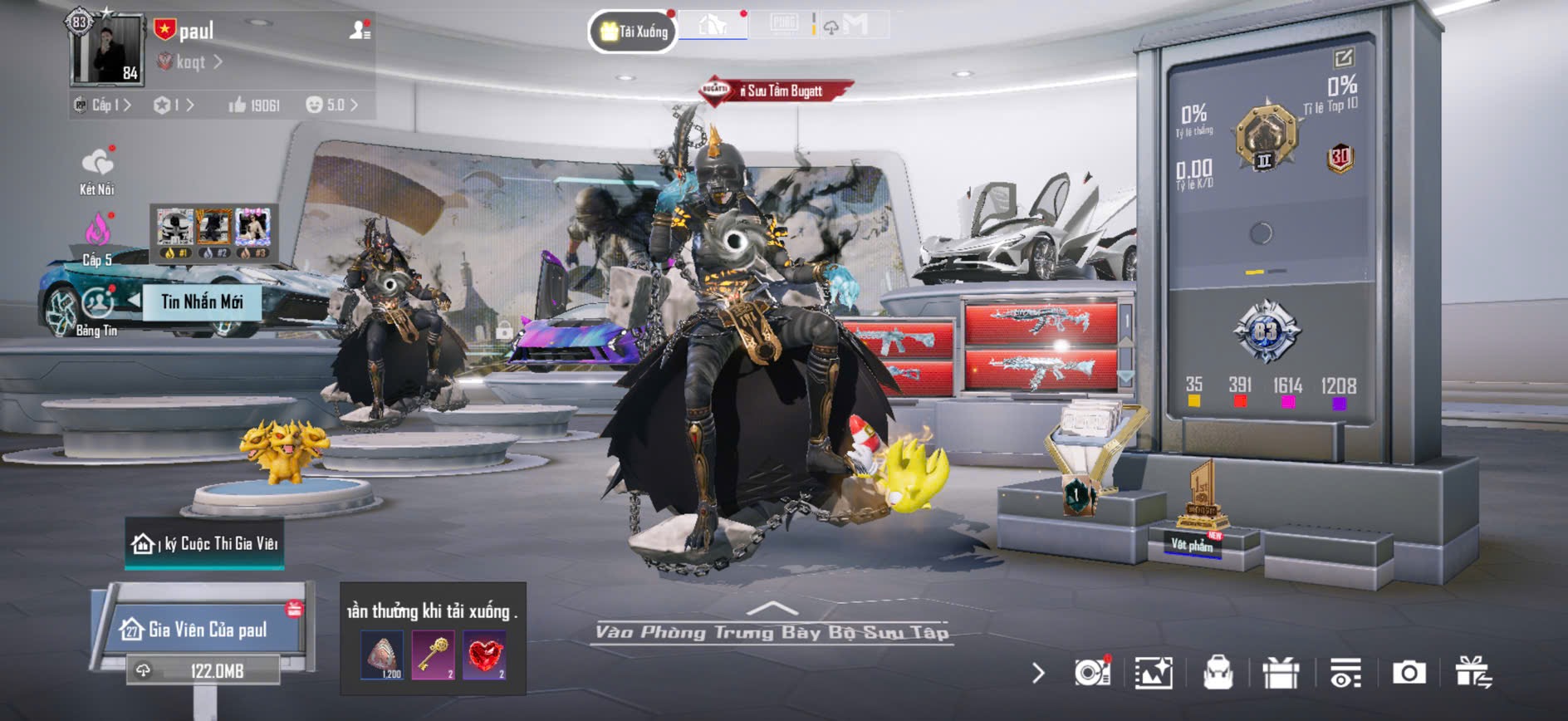Open the Royale Pass Cấp 1 entry
The image size is (1568, 721).
(103, 105)
